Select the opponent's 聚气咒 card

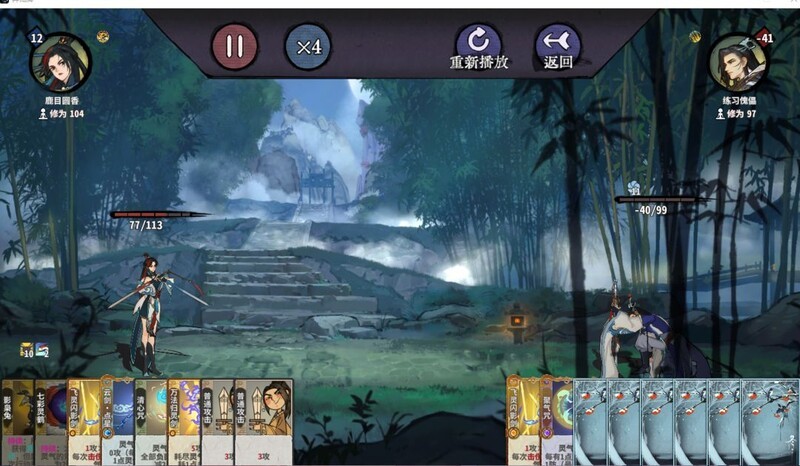point(556,422)
